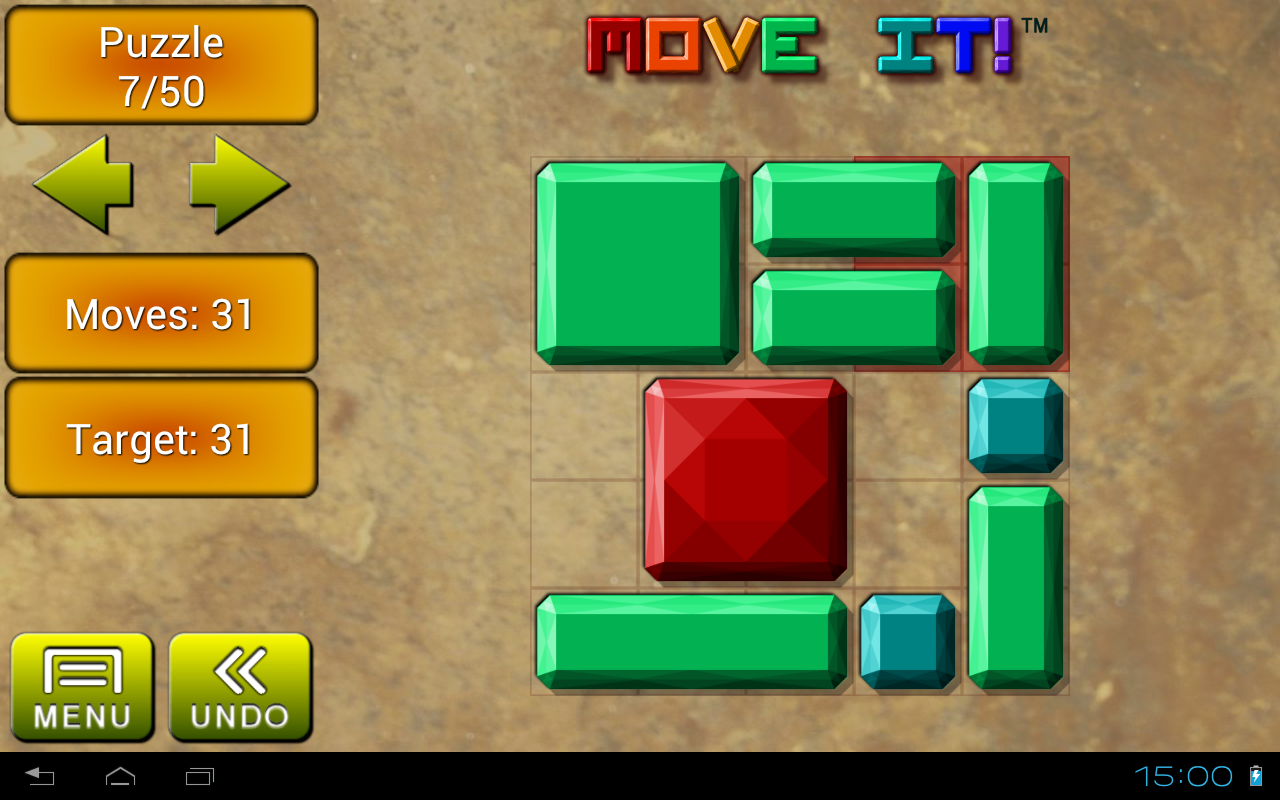
Task: Open the game Menu
Action: [83, 686]
